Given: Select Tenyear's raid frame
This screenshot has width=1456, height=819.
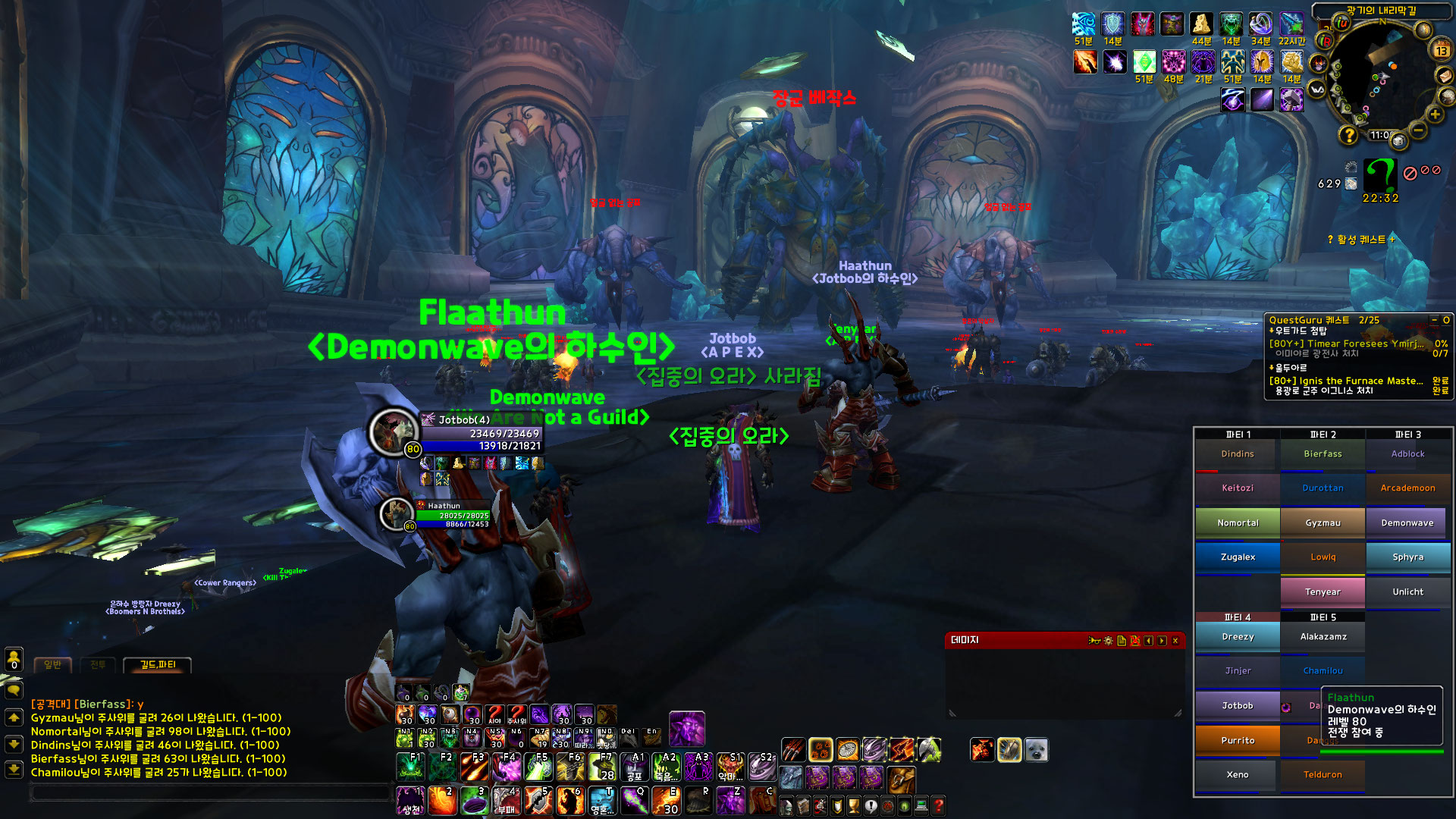Looking at the screenshot, I should [1323, 591].
